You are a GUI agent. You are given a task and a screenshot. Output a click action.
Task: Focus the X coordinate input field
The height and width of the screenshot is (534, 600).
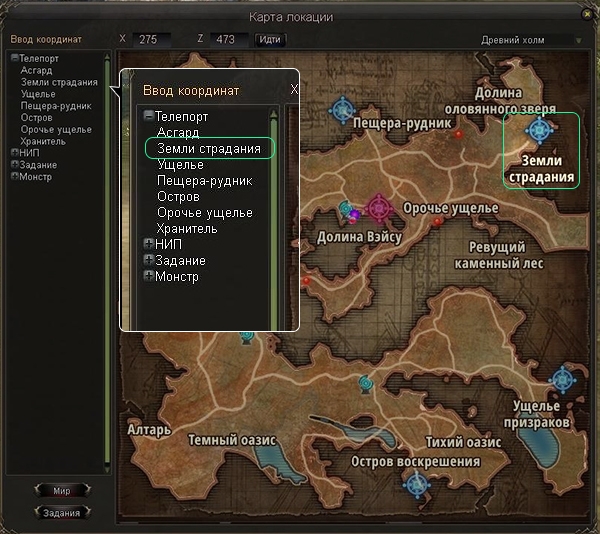point(151,39)
